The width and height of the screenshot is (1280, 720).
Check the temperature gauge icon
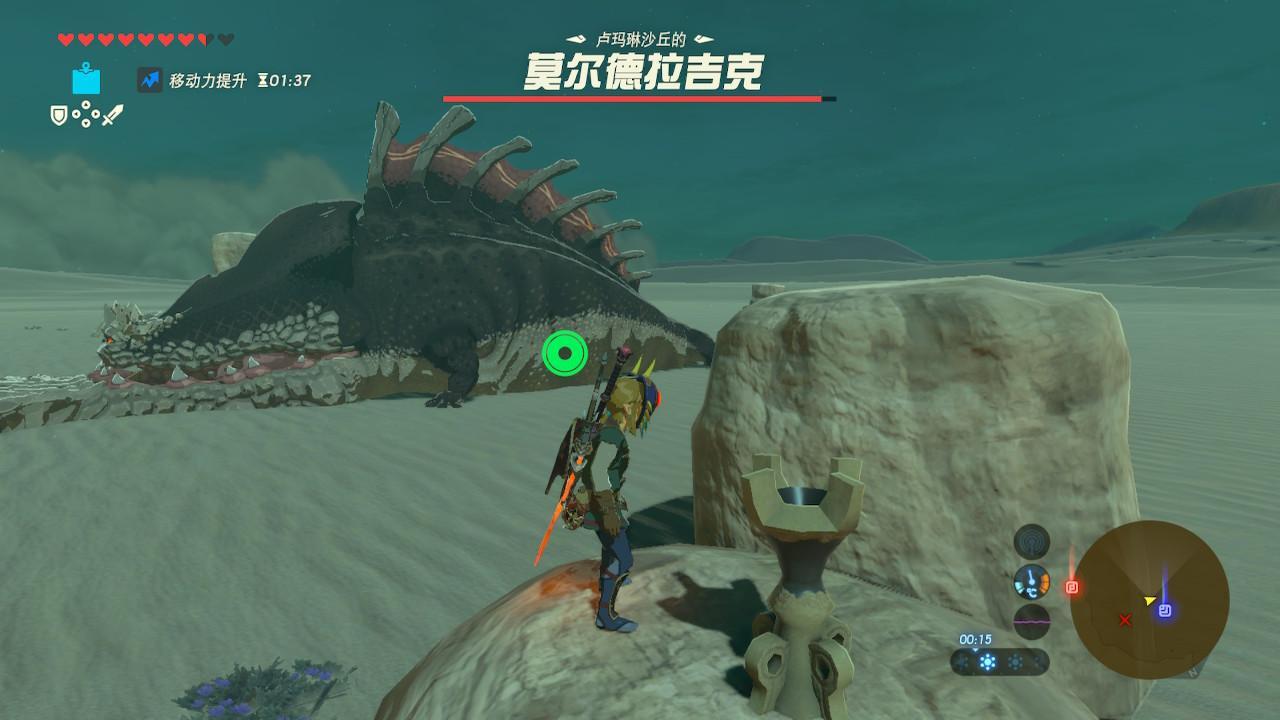[x=1031, y=581]
